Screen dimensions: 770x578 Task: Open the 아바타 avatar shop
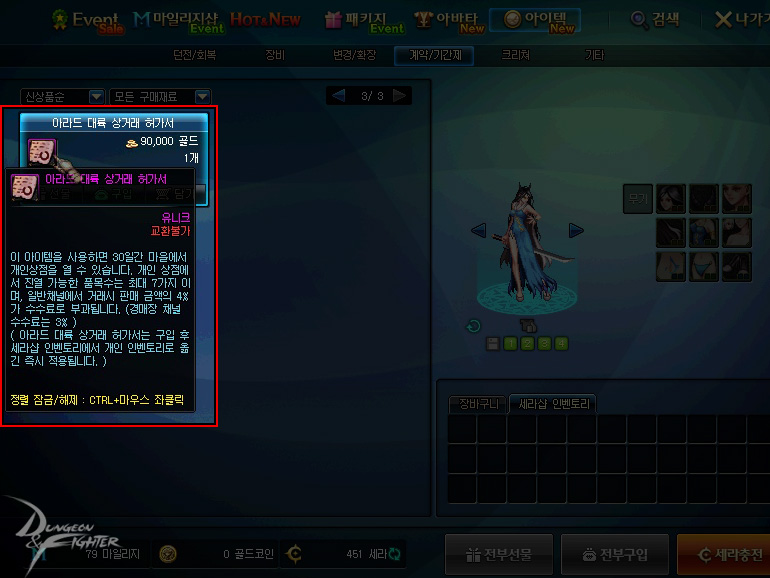(449, 19)
